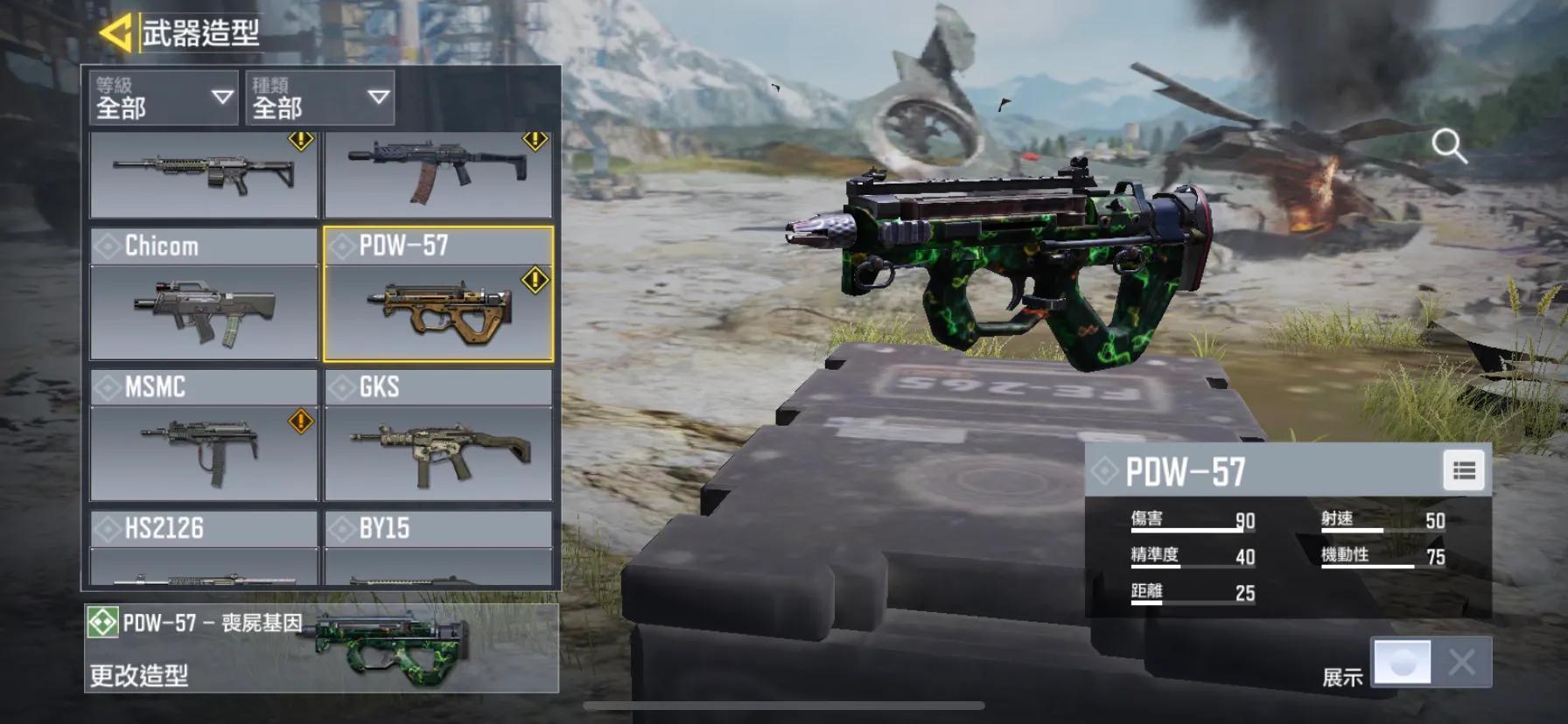Select the light machine gun with drum magazine
The height and width of the screenshot is (724, 1568).
(x=204, y=173)
